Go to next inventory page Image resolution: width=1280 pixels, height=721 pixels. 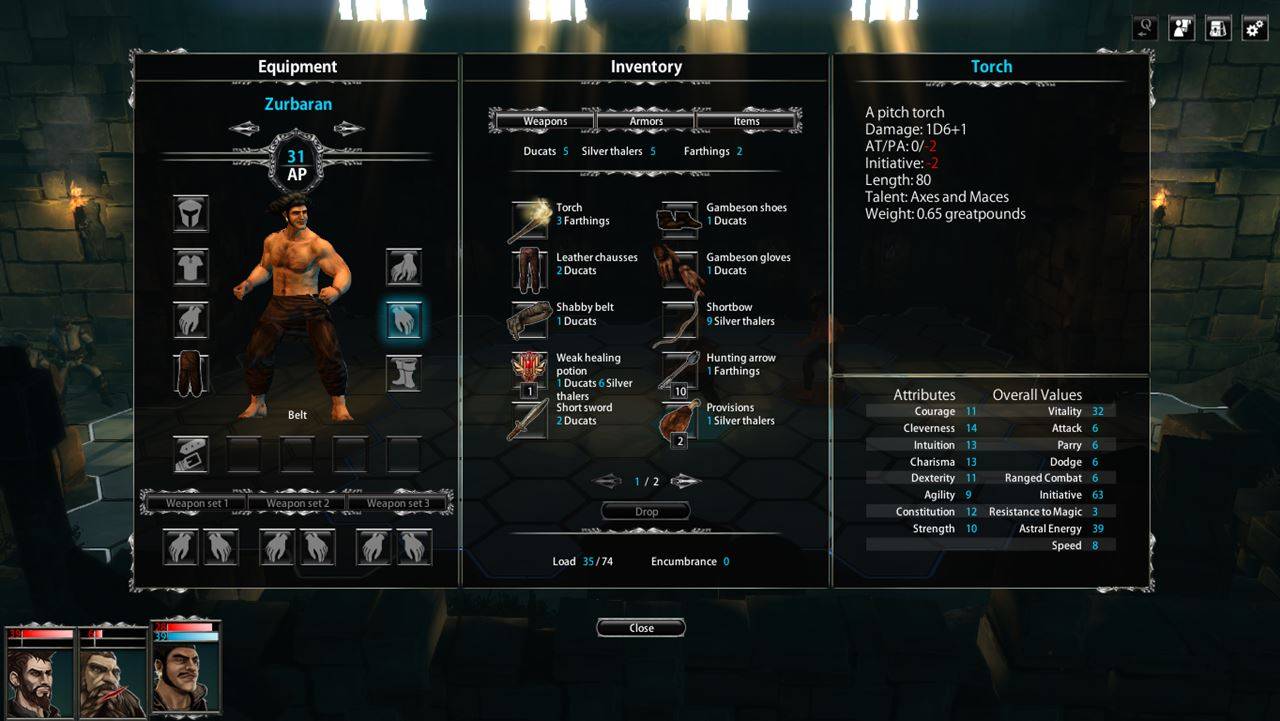point(685,482)
